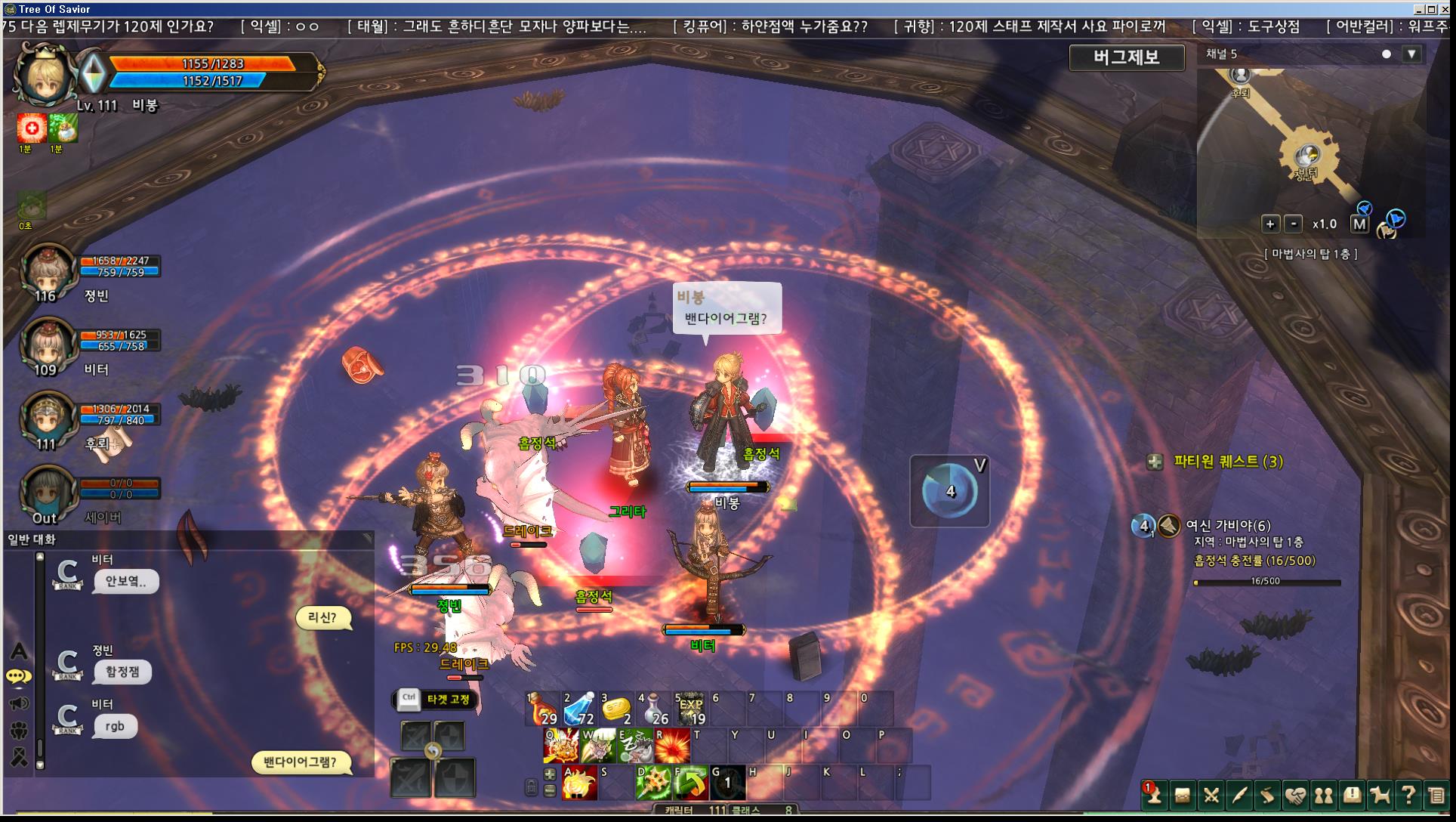Open the channel dropdown arrow
Viewport: 1456px width, 822px height.
click(x=1411, y=54)
